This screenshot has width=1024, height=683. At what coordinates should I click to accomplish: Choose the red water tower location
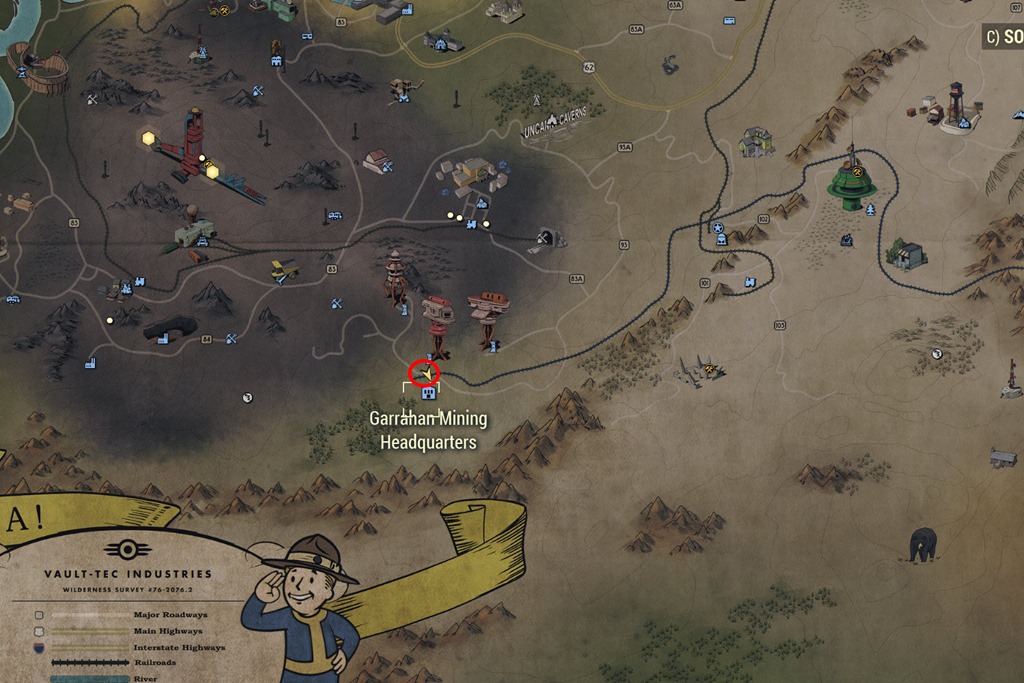pyautogui.click(x=957, y=105)
